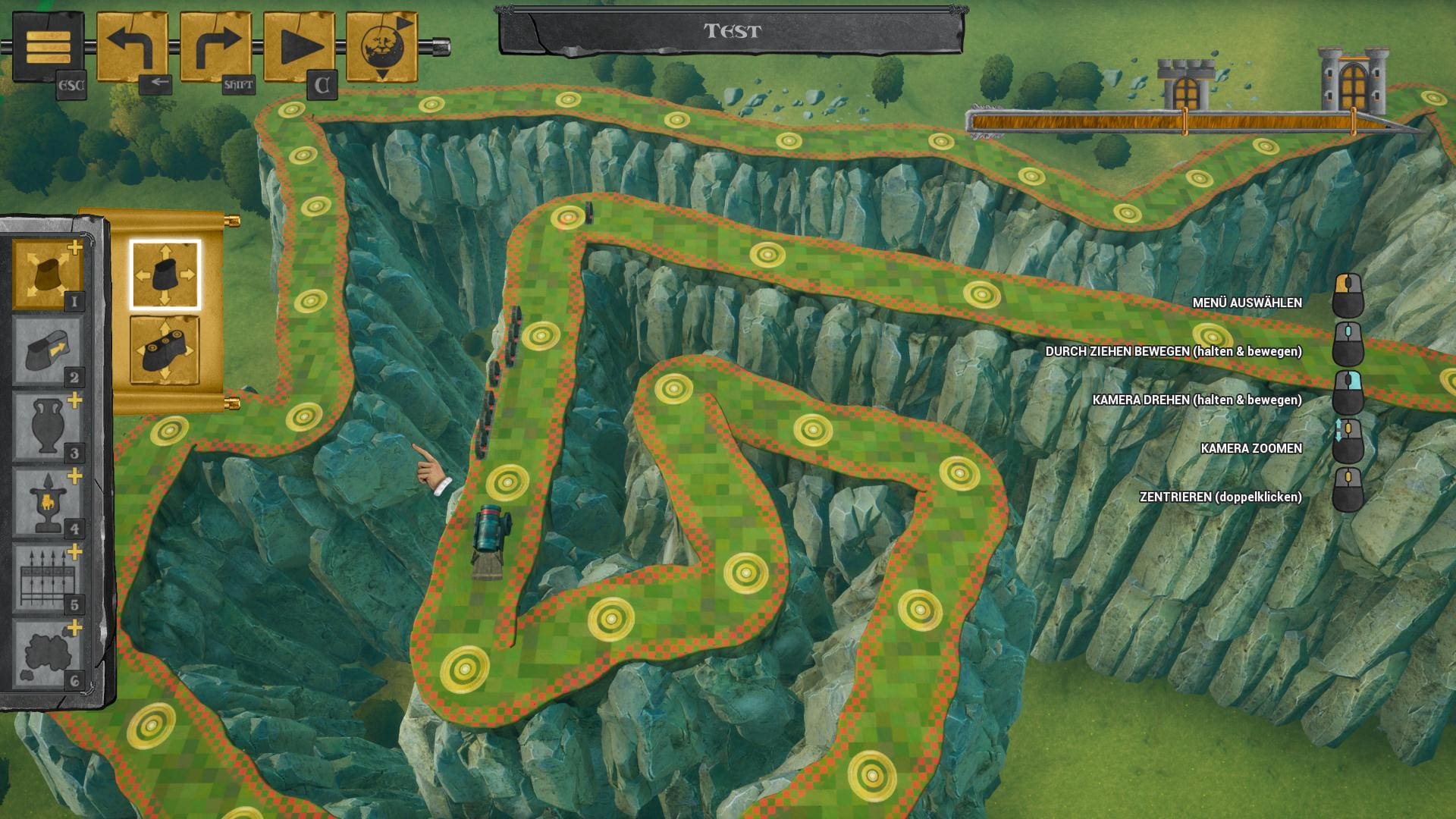Choose the spiked fence tool in slot 5
The height and width of the screenshot is (819, 1456).
click(x=47, y=579)
